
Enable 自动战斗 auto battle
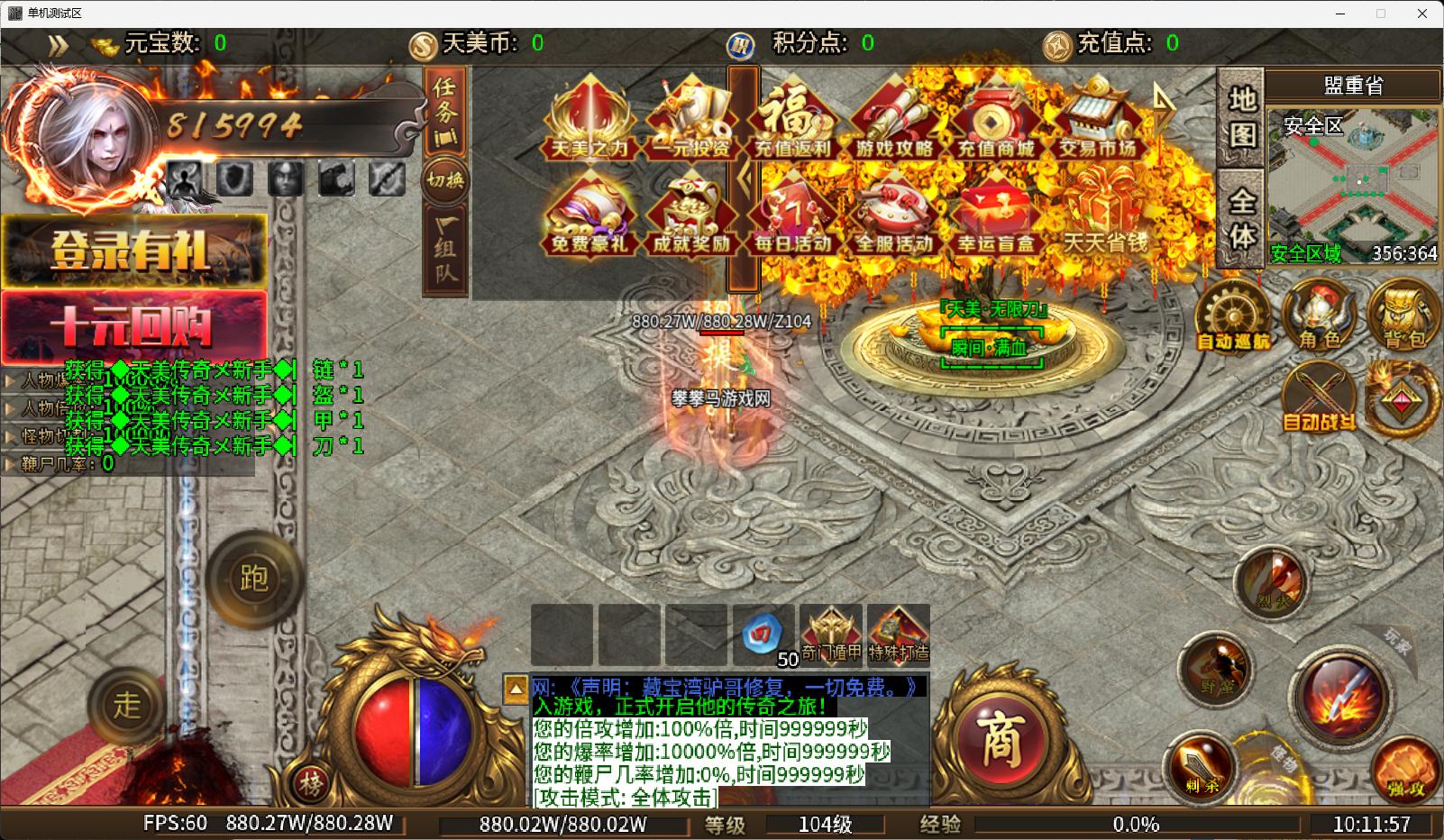[x=1320, y=398]
